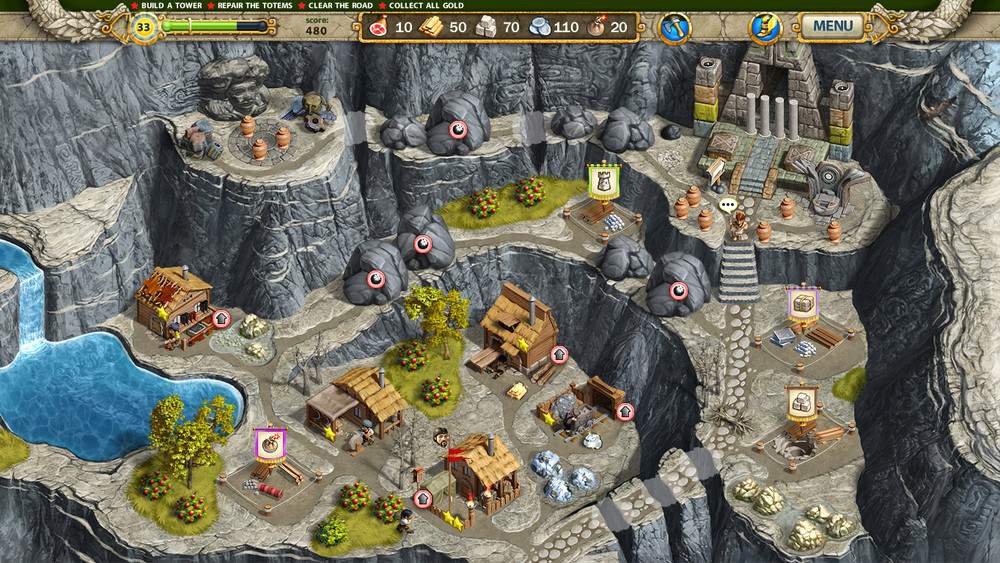Viewport: 1000px width, 563px height.
Task: Click the upgrade arrow beside the sawmill
Action: pos(559,353)
